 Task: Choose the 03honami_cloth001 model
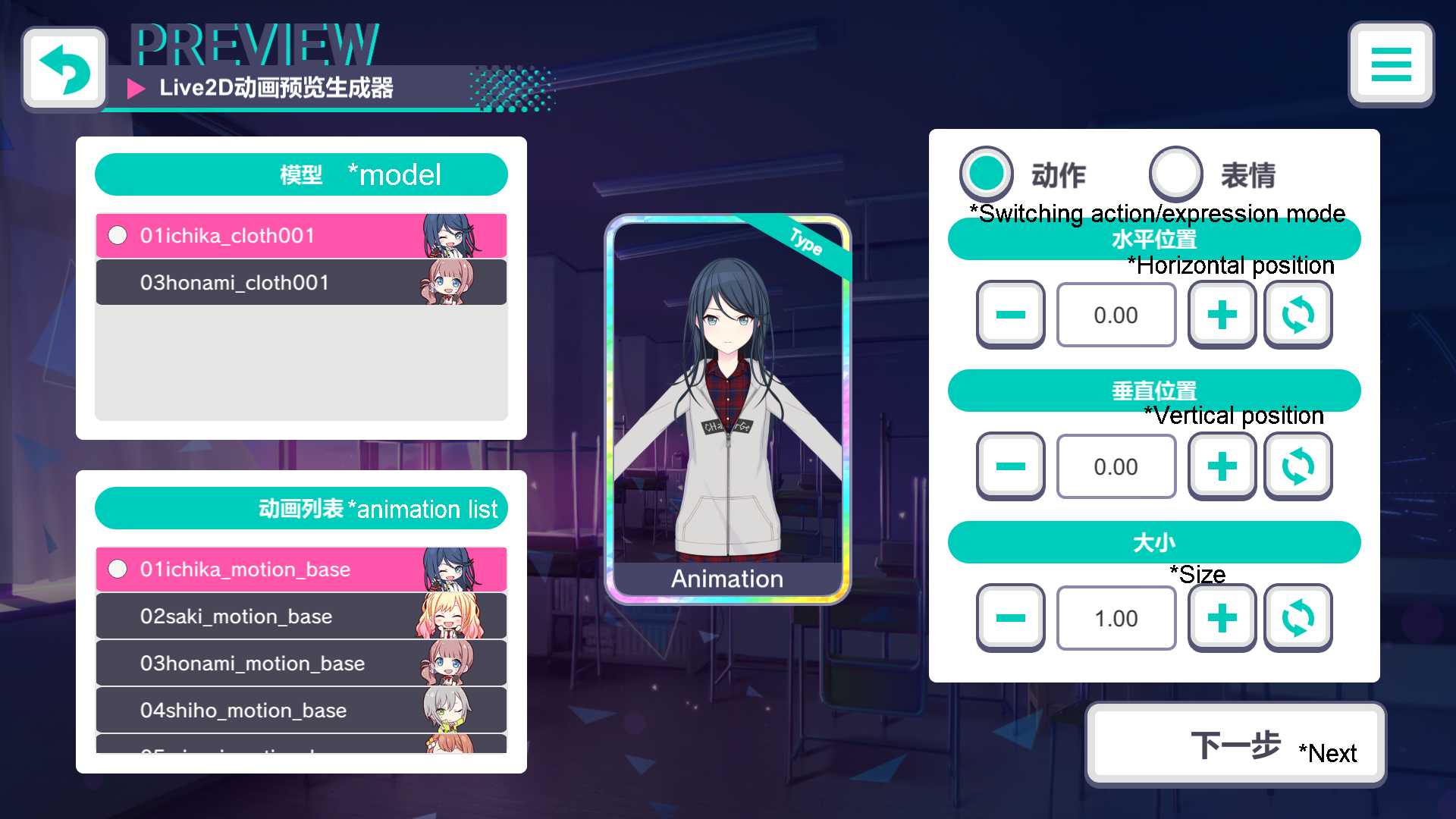[x=300, y=283]
